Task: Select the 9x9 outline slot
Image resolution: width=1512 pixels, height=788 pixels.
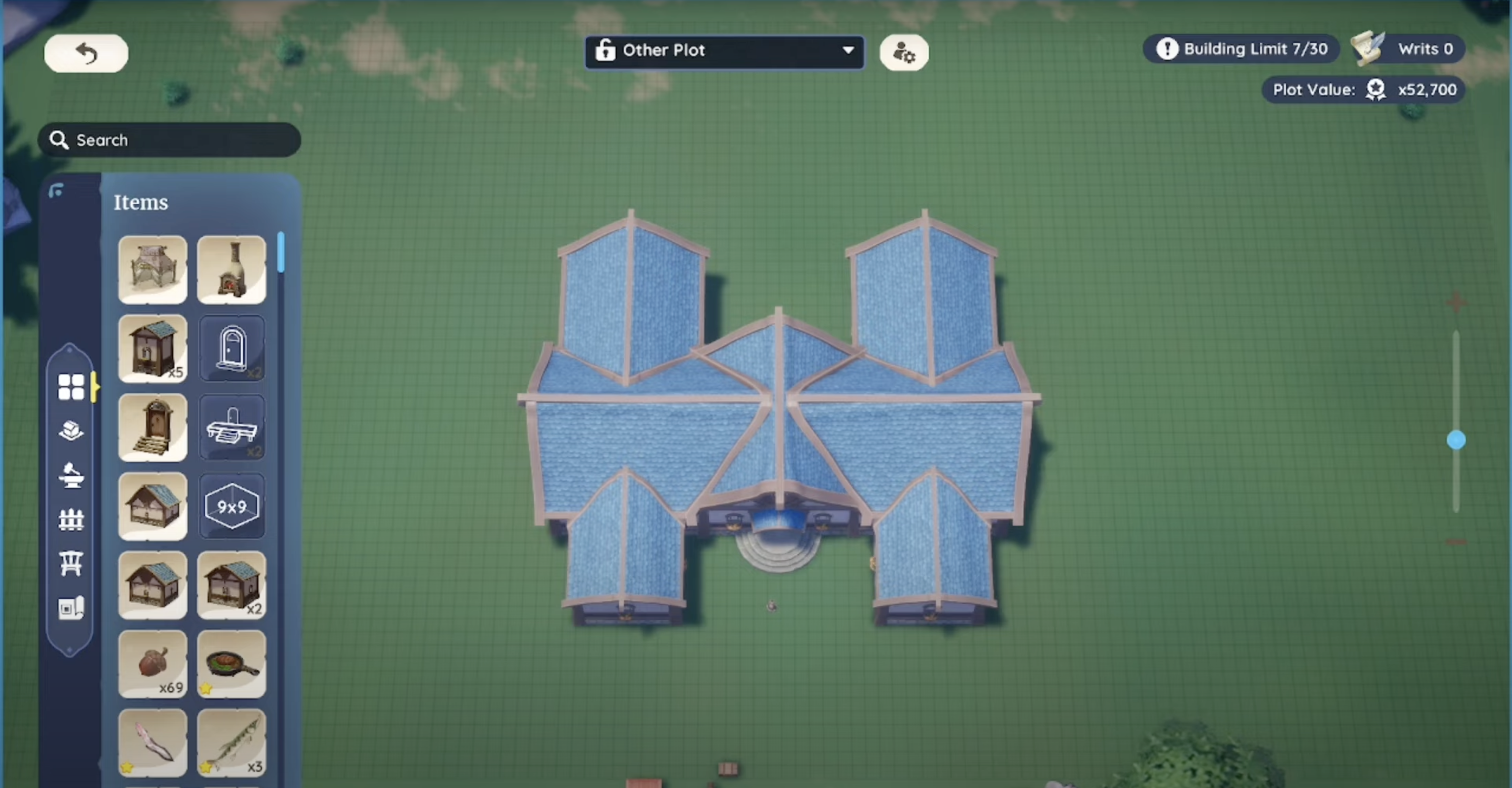Action: point(232,506)
